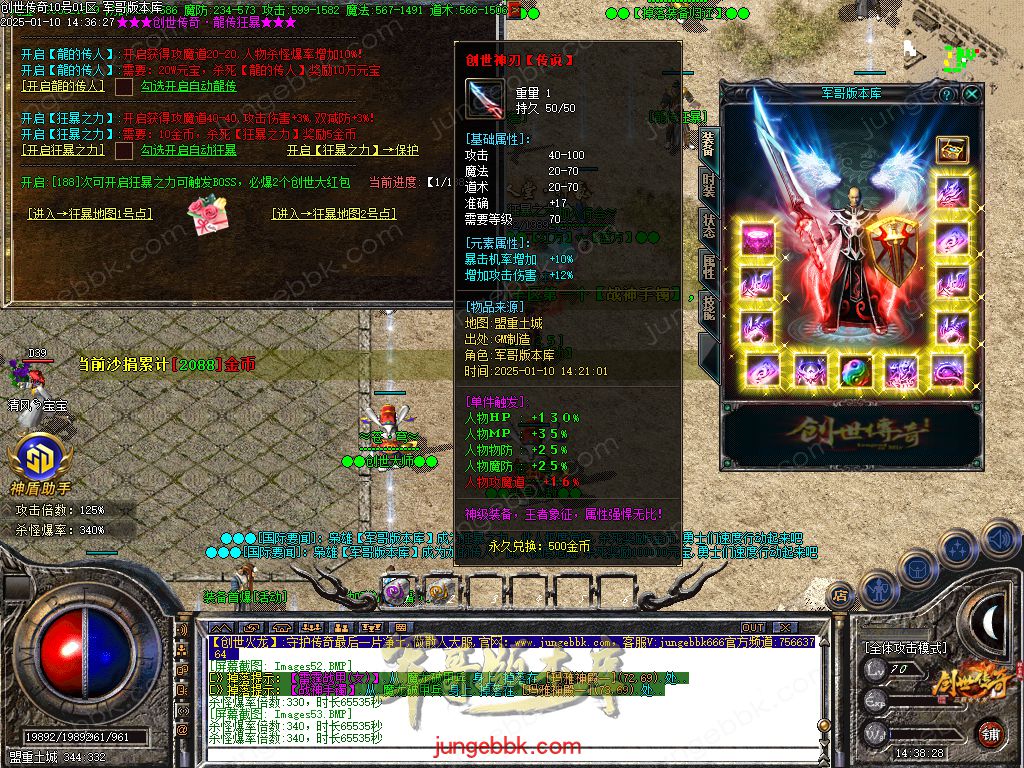Open the 属性 attributes tab

pyautogui.click(x=708, y=266)
